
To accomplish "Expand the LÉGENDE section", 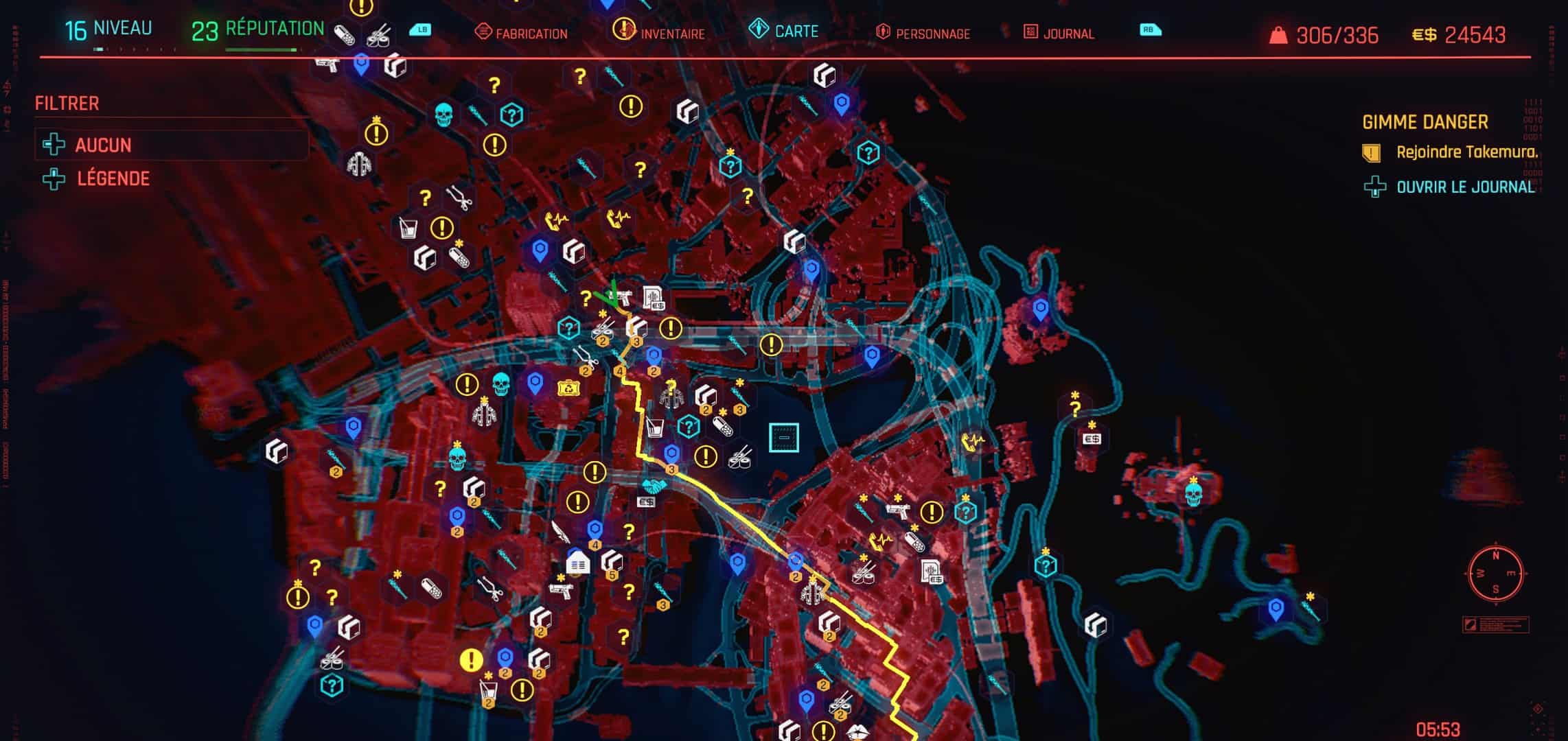I will pyautogui.click(x=115, y=177).
